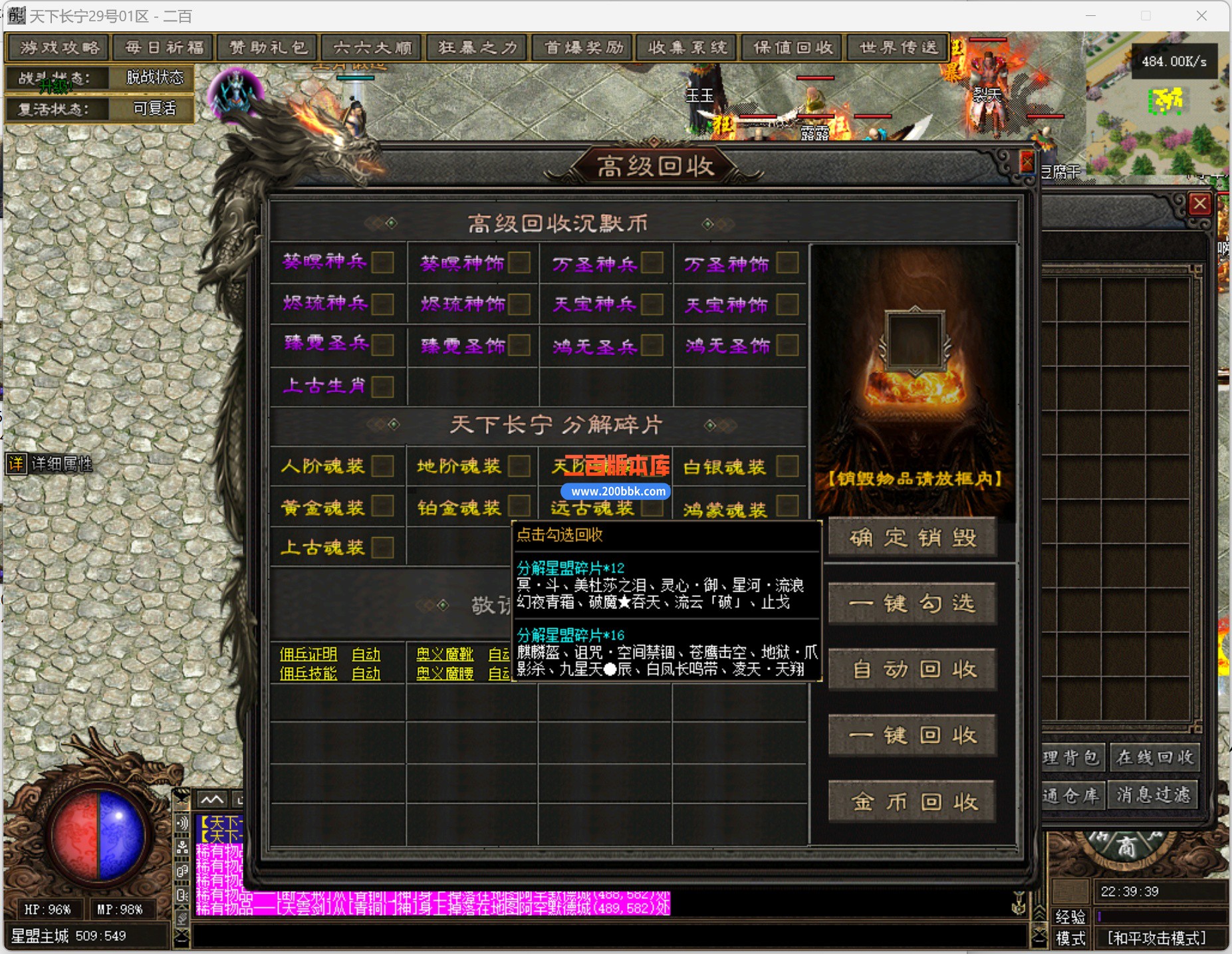This screenshot has width=1232, height=954.
Task: Collapse the chat panel with the caret button
Action: 211,800
